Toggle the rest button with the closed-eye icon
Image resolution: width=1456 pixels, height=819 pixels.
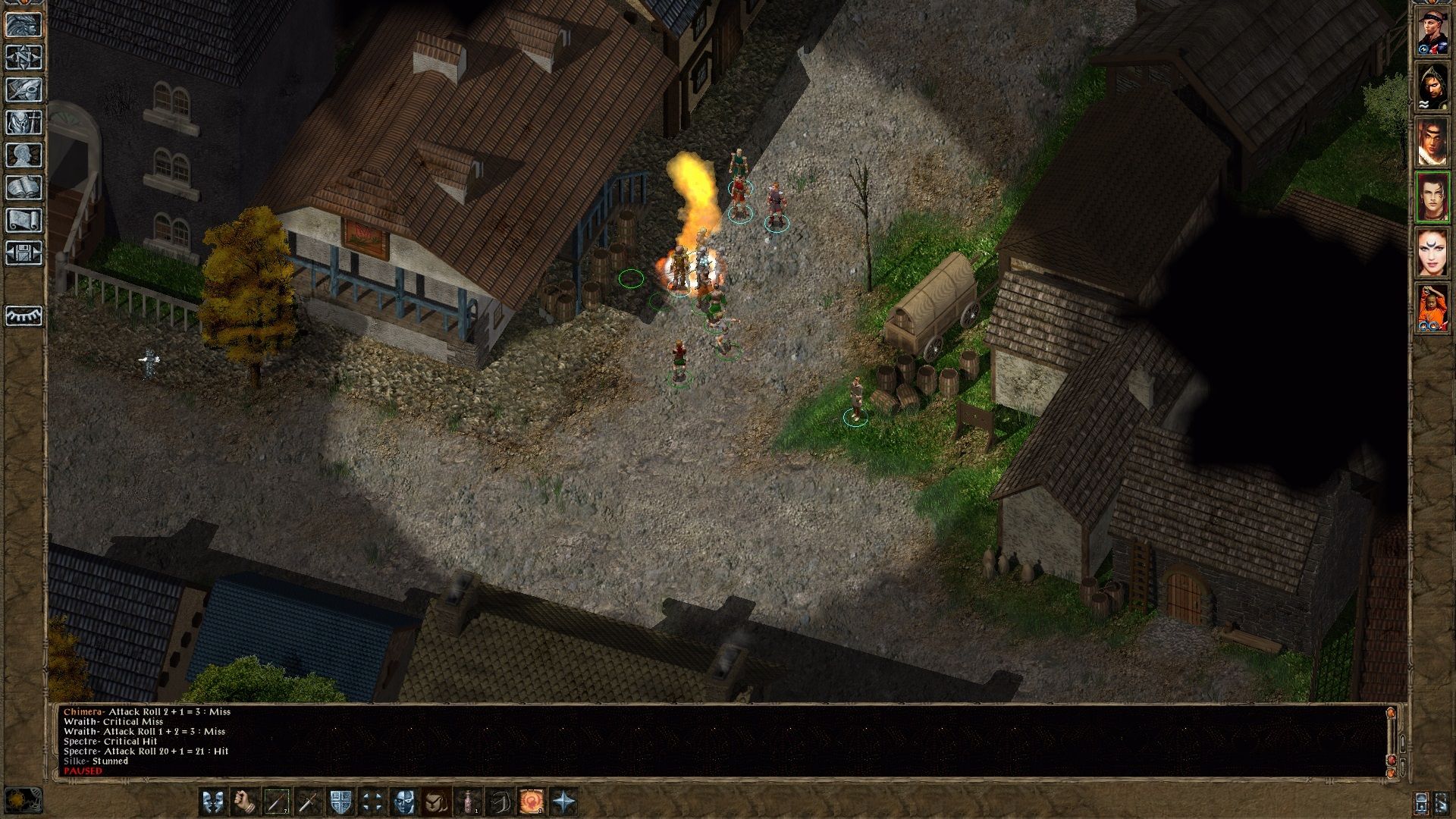click(x=24, y=315)
